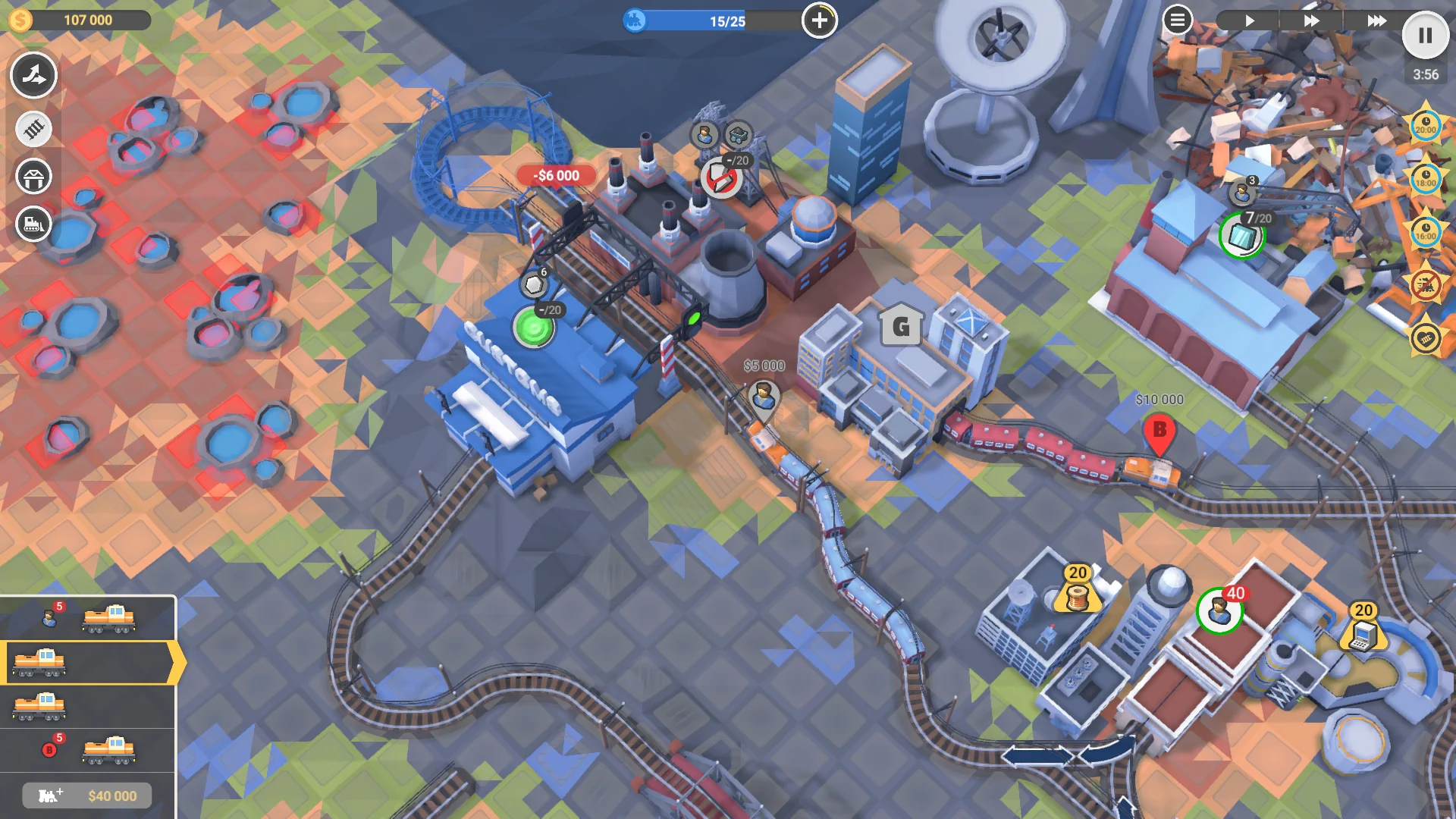The image size is (1456, 819).
Task: Select the double-speed tab in the speed bar
Action: click(1312, 20)
